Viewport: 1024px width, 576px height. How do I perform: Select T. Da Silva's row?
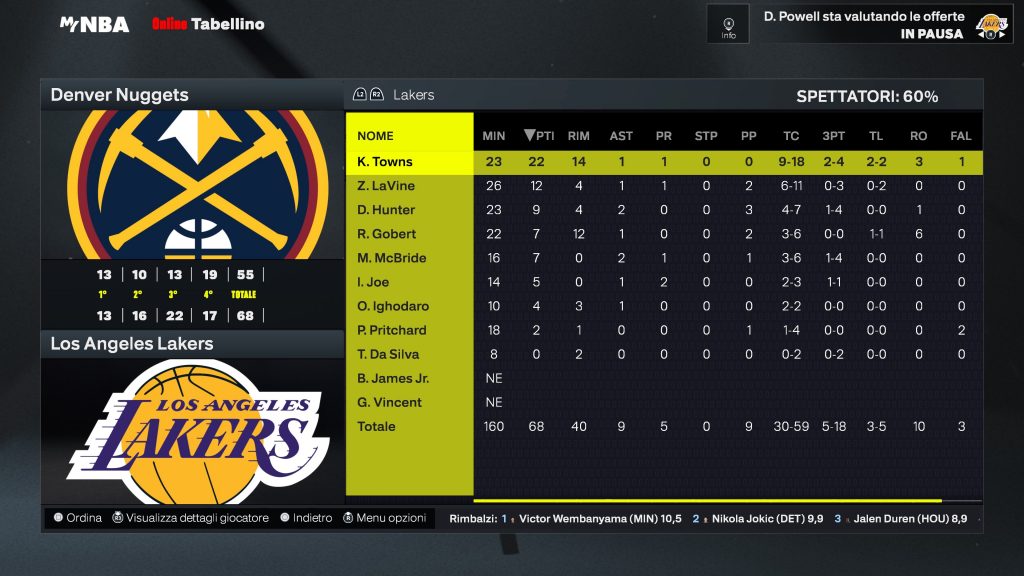pos(388,354)
